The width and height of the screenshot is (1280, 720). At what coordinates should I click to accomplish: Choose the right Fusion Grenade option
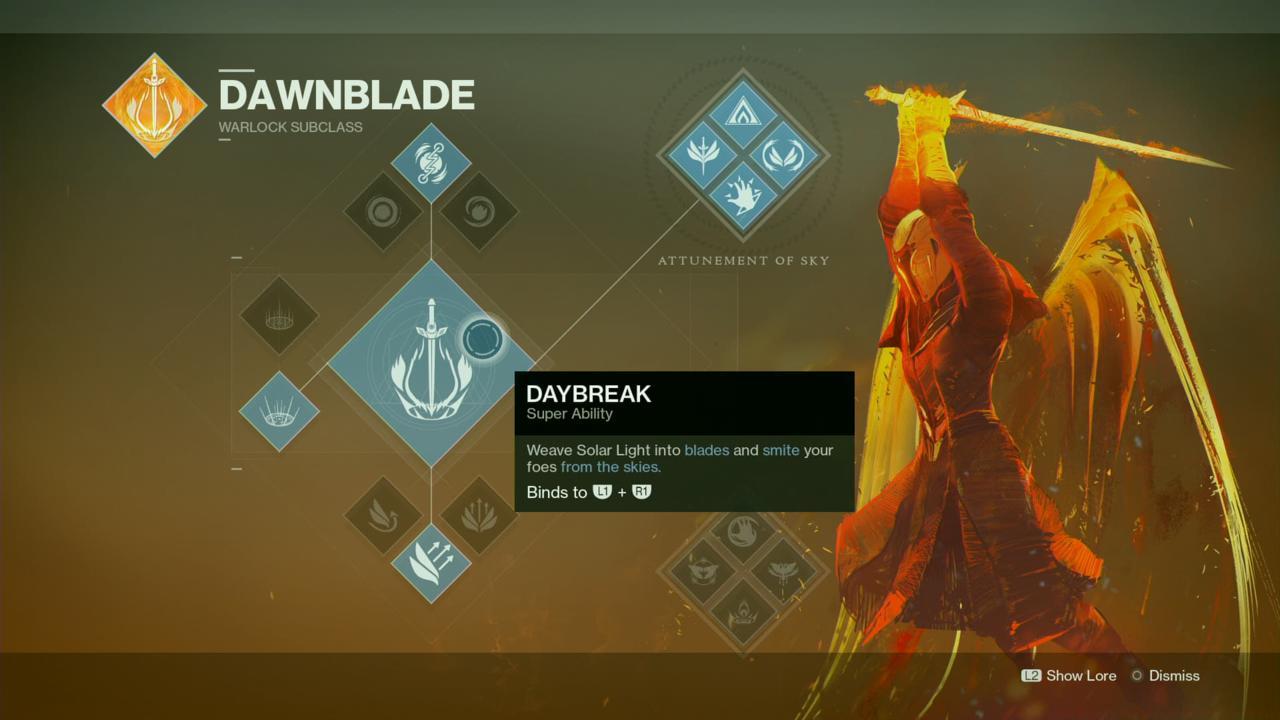tap(480, 211)
